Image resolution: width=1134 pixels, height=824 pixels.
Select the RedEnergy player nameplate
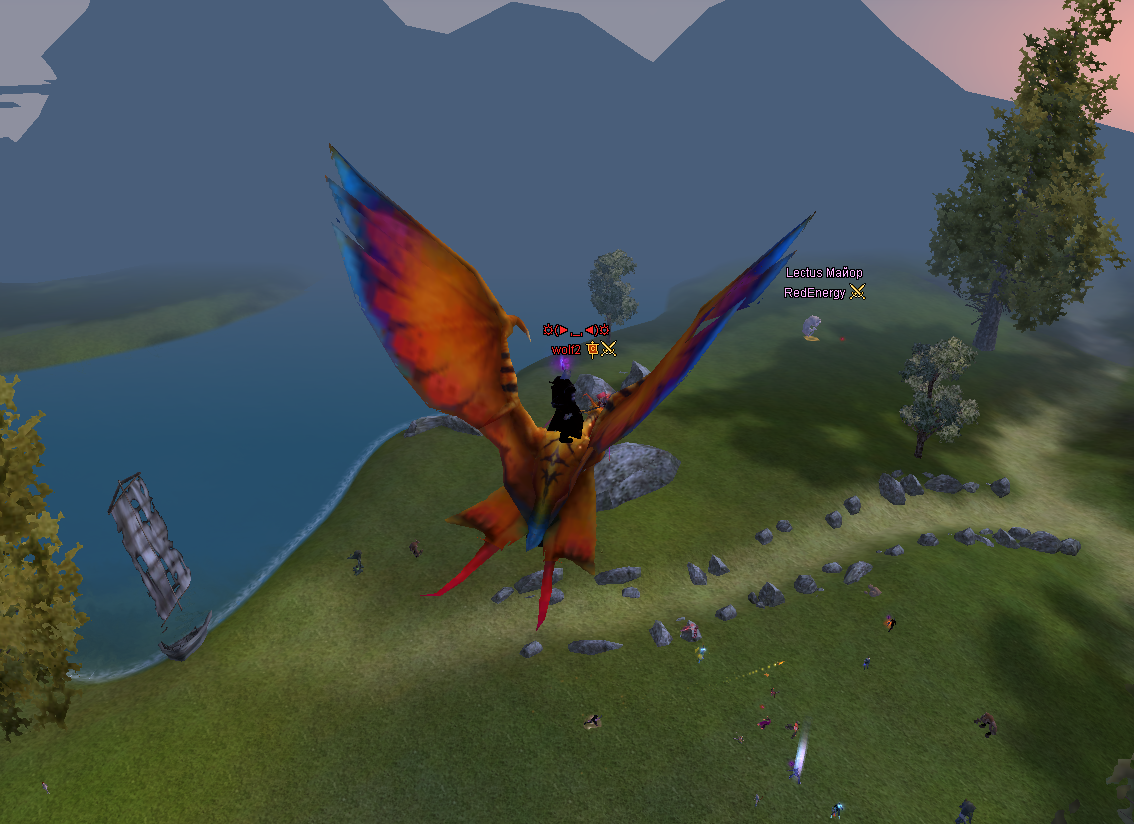[x=815, y=293]
